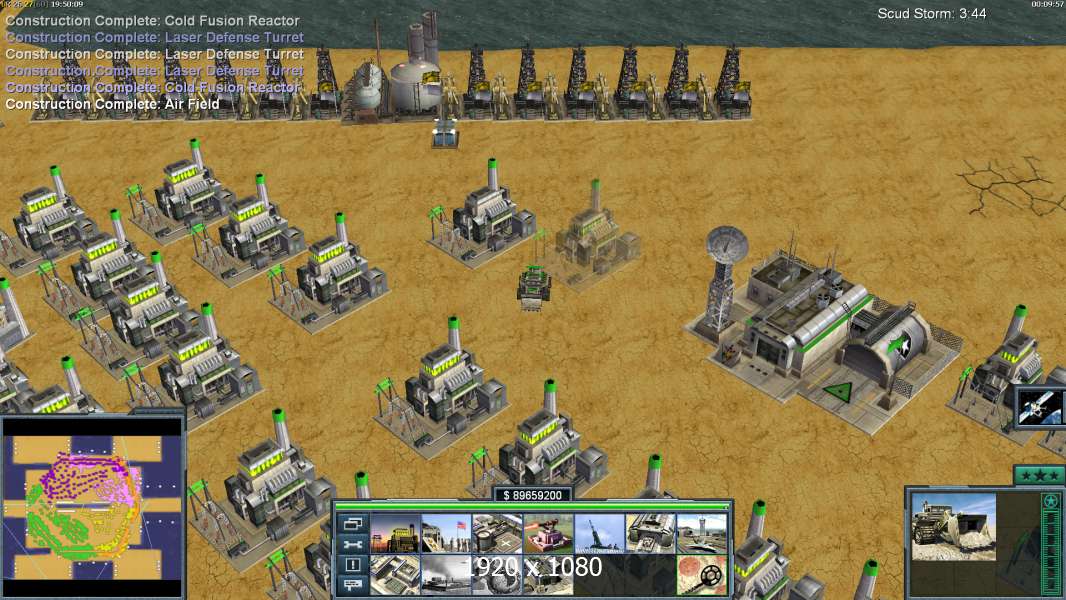The image size is (1066, 600).
Task: Select the smoky cannon superweapon build icon
Action: pos(445,574)
